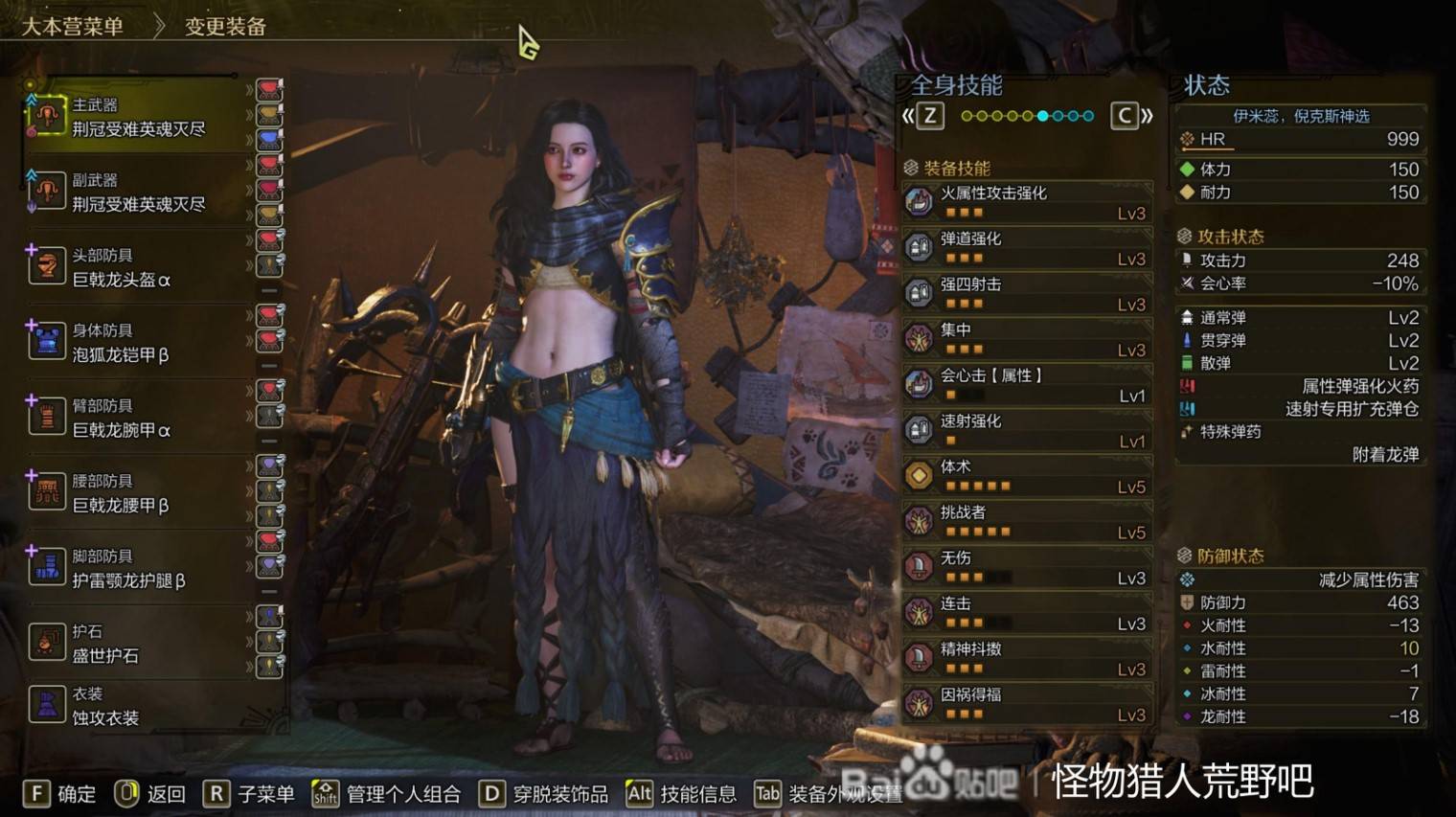
Task: Select the secondary weapon 副武器 slot
Action: pyautogui.click(x=137, y=193)
